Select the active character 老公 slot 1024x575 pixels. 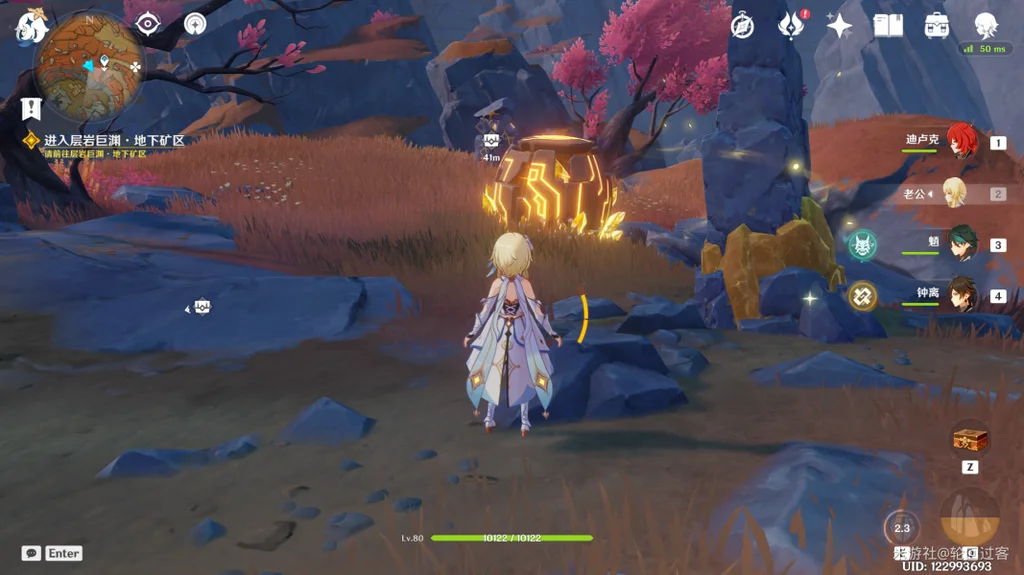tap(955, 193)
